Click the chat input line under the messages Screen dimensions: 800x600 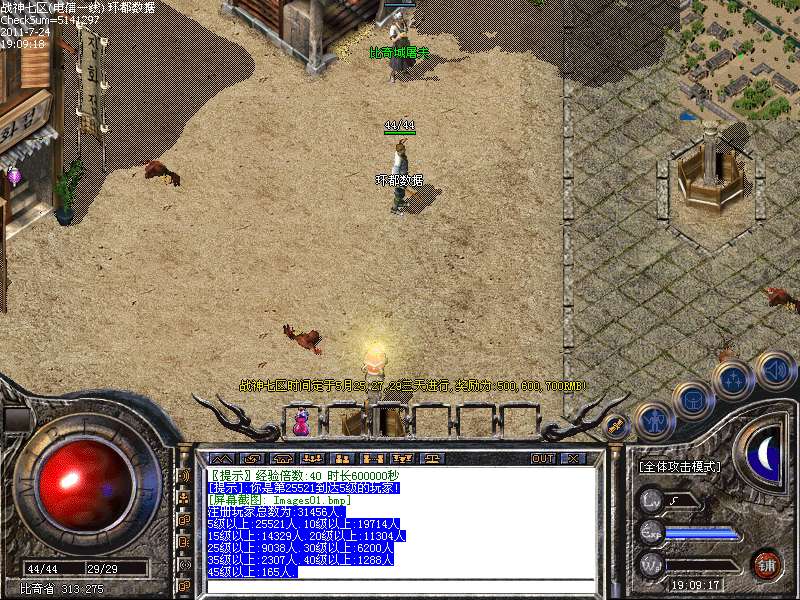pyautogui.click(x=400, y=584)
